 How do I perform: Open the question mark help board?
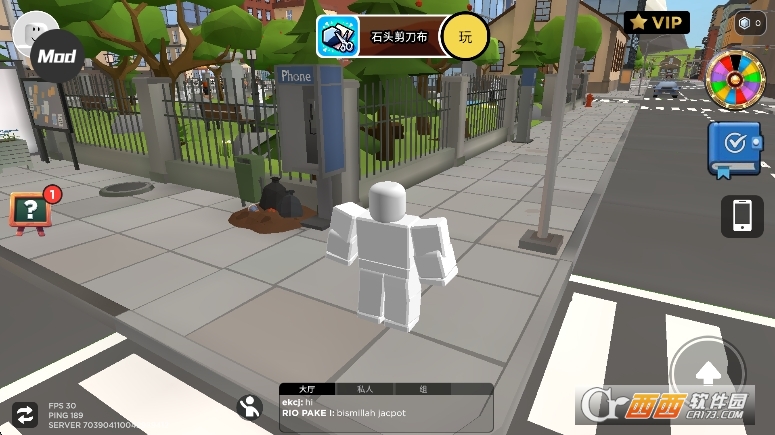31,210
